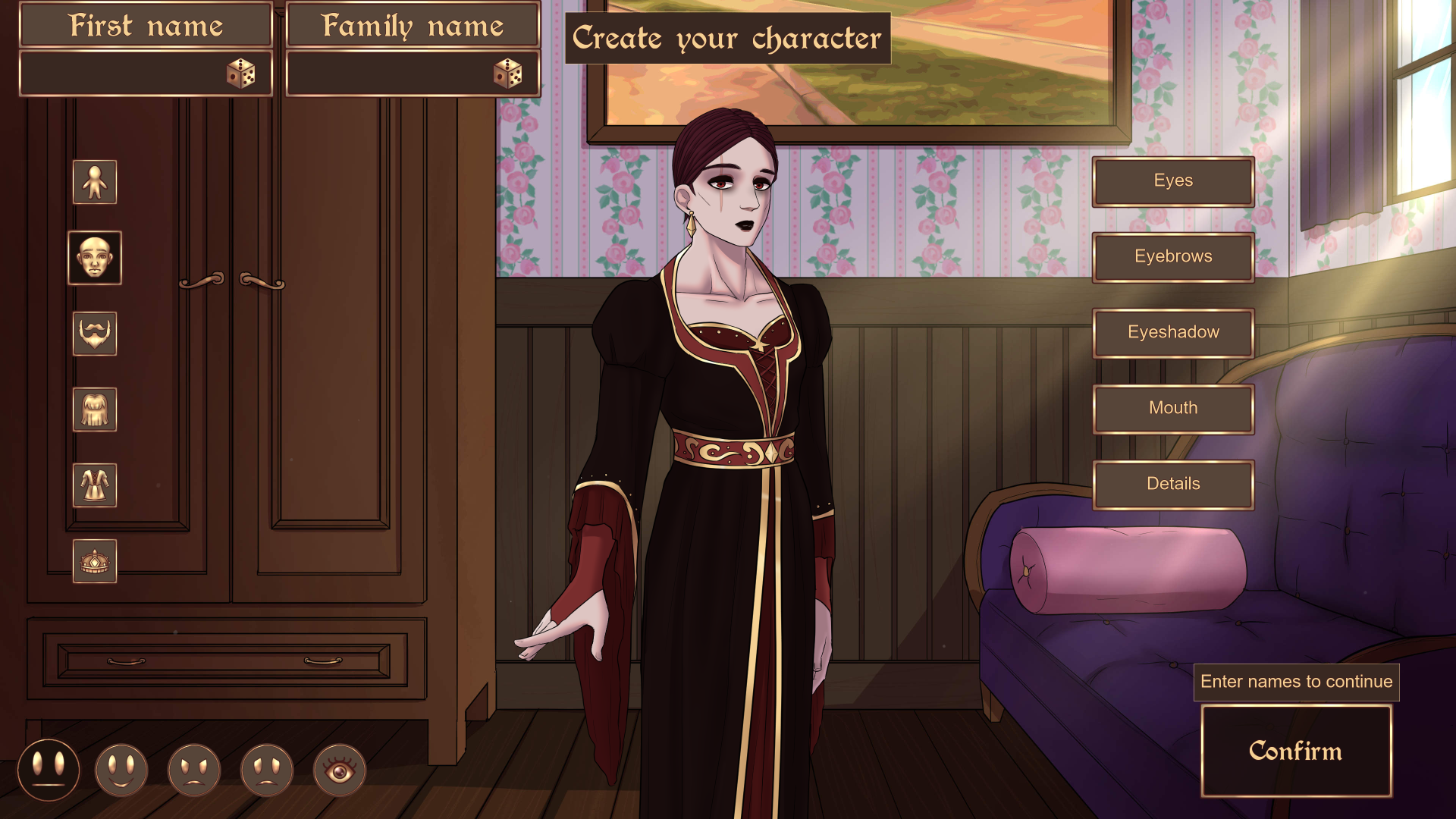Open the Eyeshadow options
The height and width of the screenshot is (819, 1456).
pyautogui.click(x=1172, y=332)
